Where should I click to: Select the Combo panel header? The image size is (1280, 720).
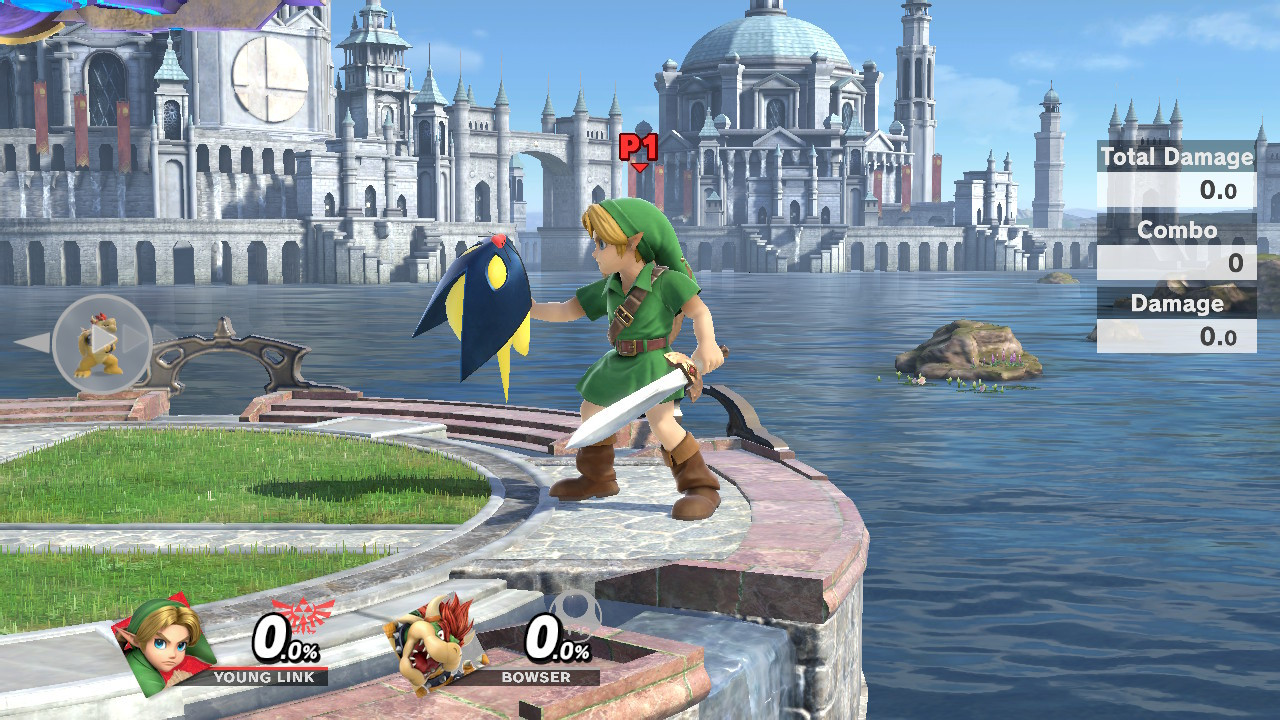click(1178, 230)
